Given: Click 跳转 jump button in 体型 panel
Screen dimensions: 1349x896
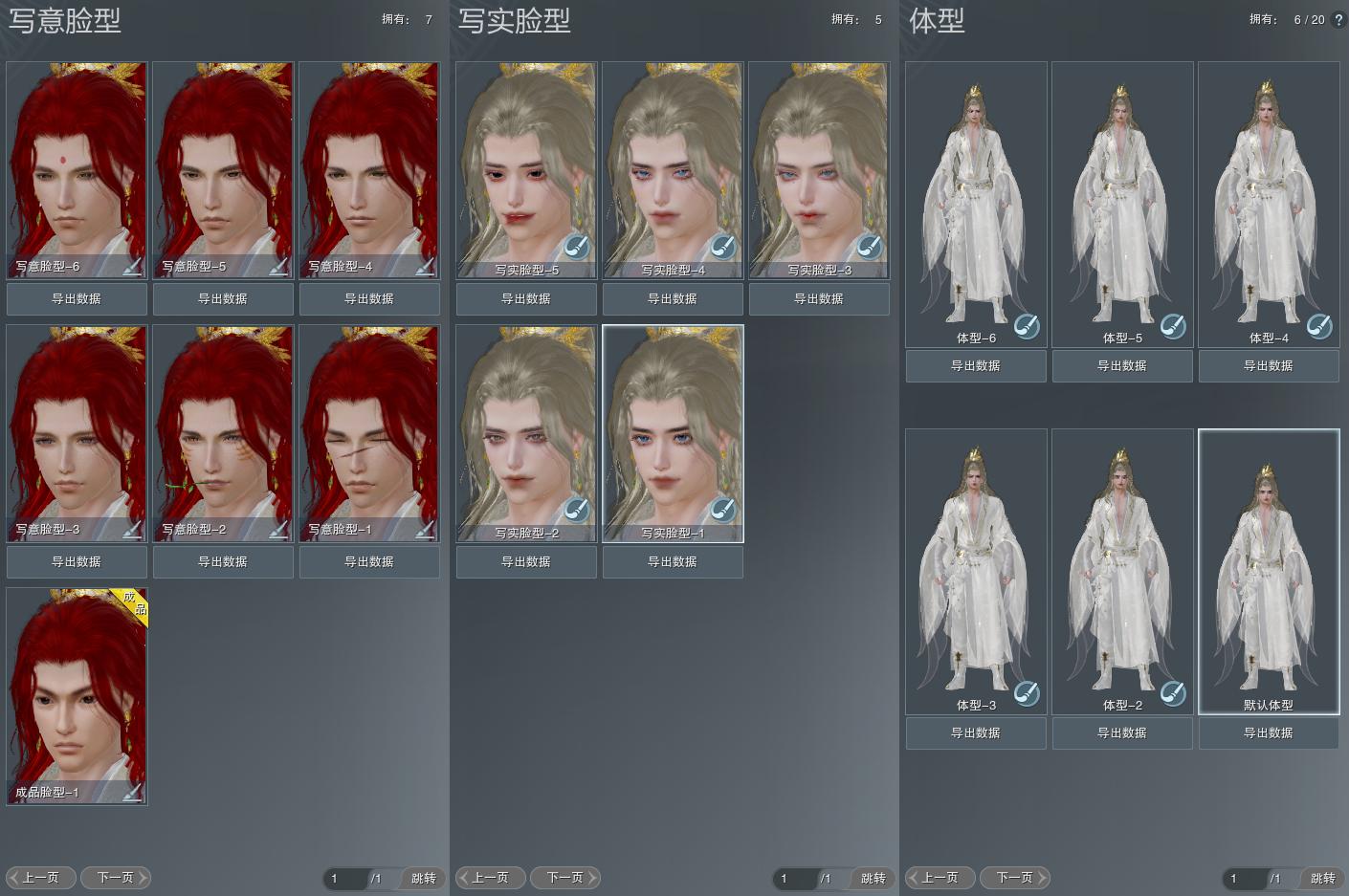Looking at the screenshot, I should 1323,879.
